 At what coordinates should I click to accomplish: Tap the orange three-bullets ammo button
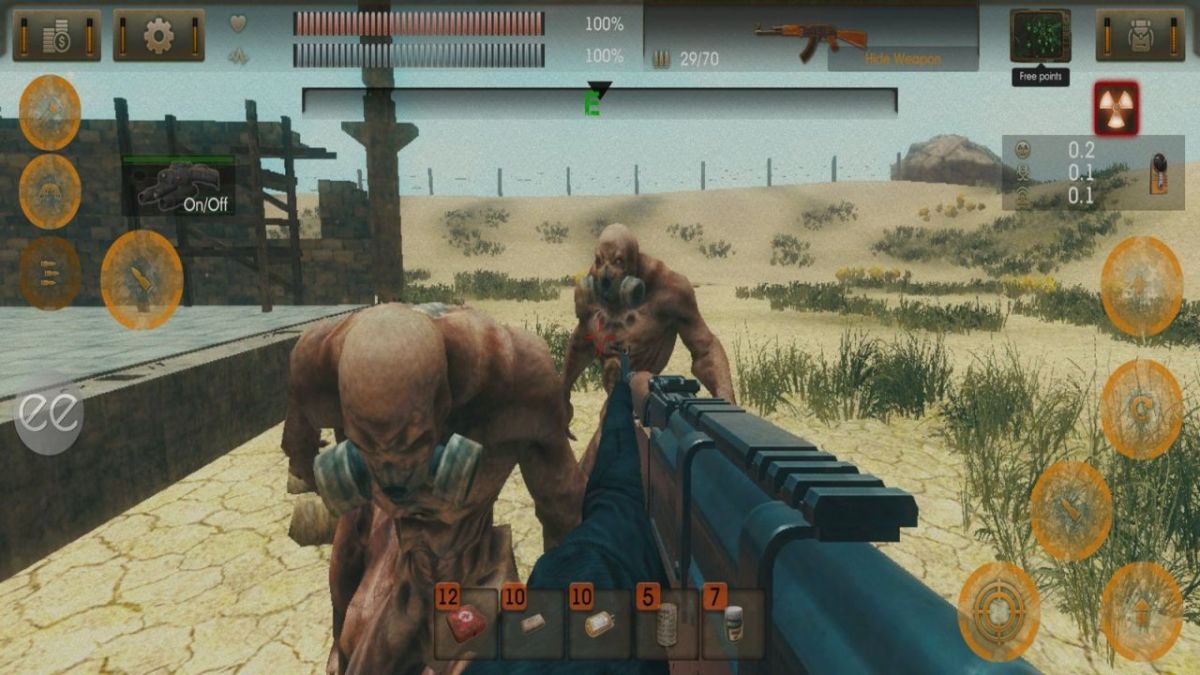(50, 272)
